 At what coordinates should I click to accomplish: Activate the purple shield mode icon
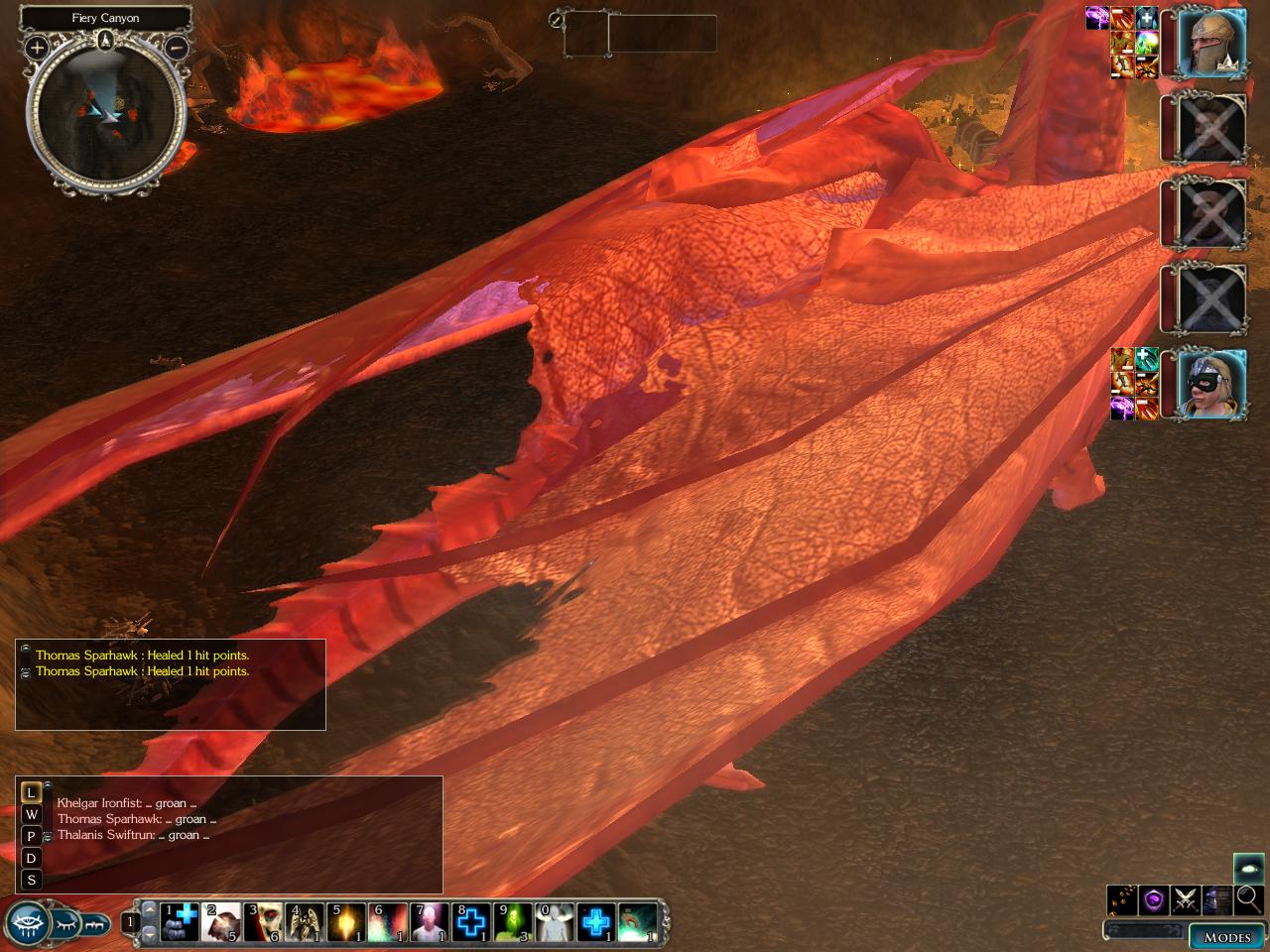[x=1153, y=899]
